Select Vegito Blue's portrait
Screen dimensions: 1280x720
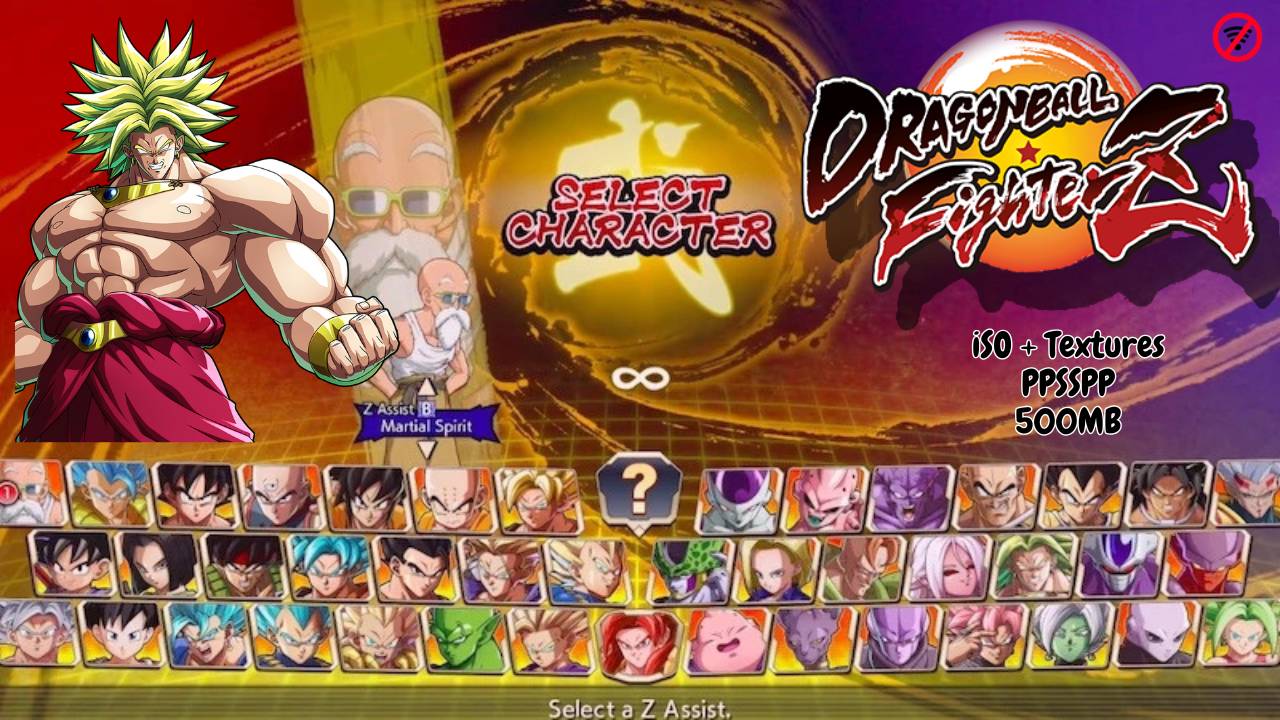click(205, 640)
